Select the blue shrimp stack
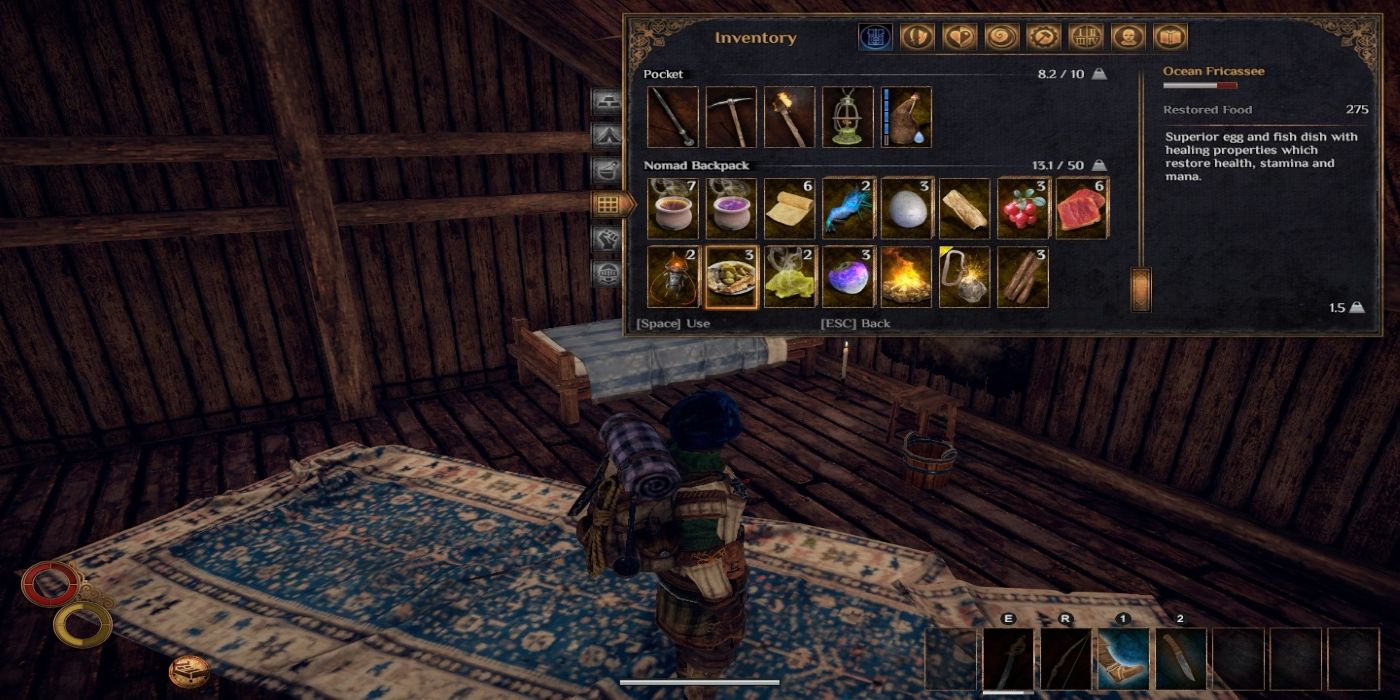The height and width of the screenshot is (700, 1400). pyautogui.click(x=848, y=209)
